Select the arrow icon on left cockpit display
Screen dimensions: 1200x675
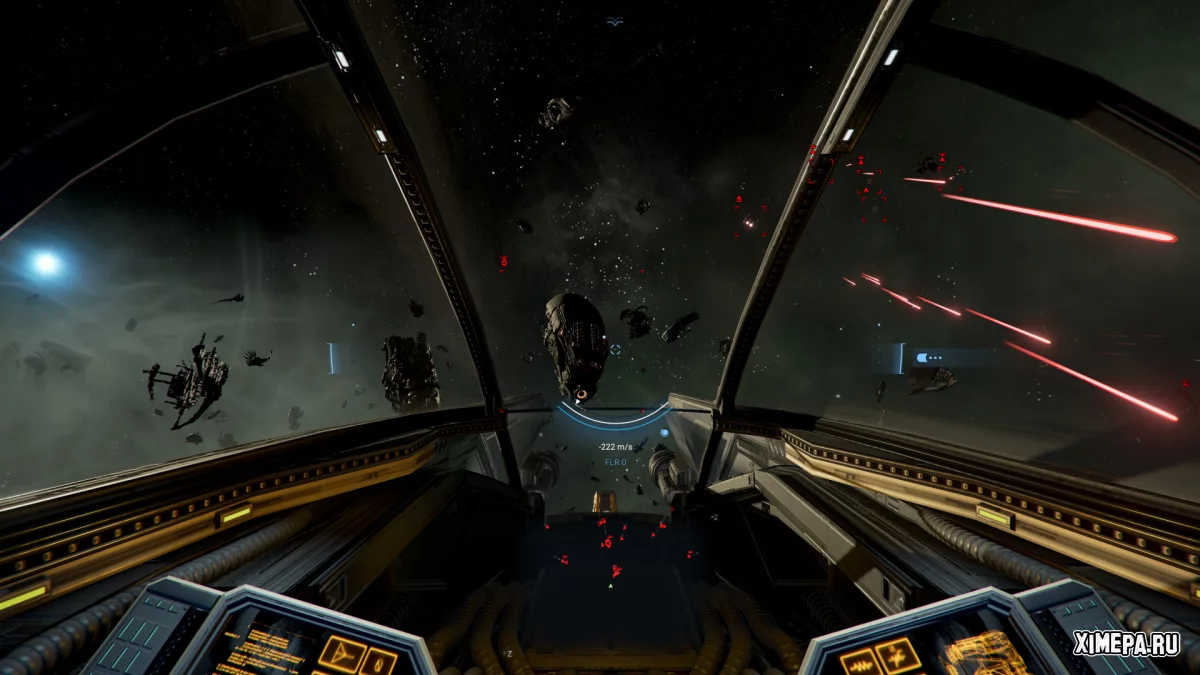pos(342,655)
